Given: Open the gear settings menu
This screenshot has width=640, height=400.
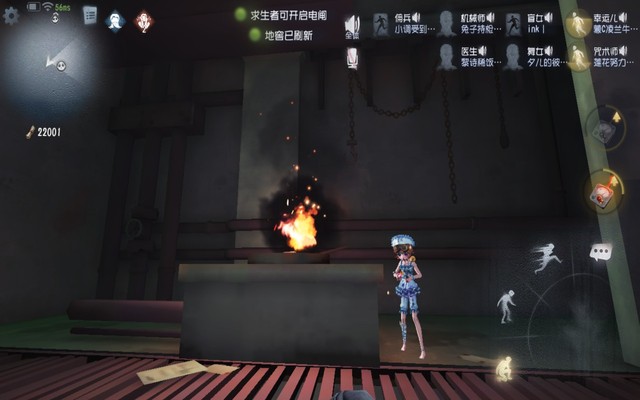Looking at the screenshot, I should (11, 16).
